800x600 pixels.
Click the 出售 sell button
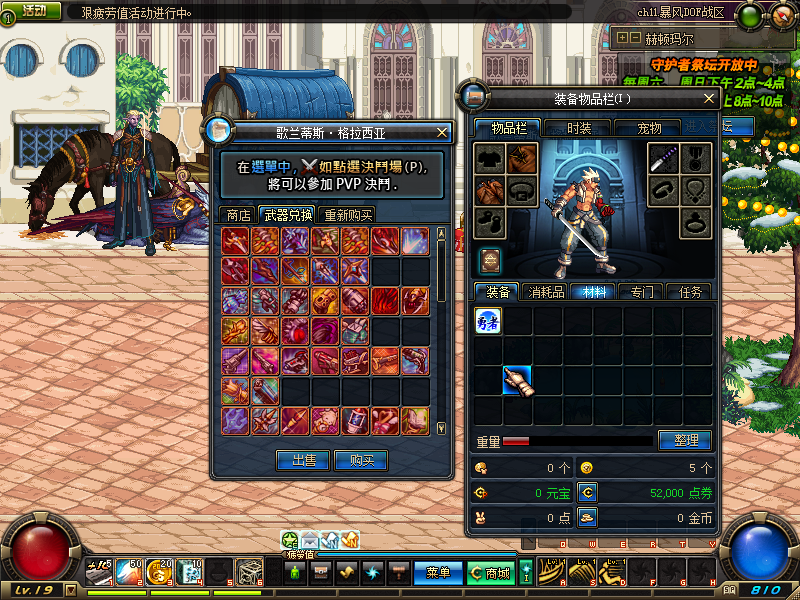303,460
